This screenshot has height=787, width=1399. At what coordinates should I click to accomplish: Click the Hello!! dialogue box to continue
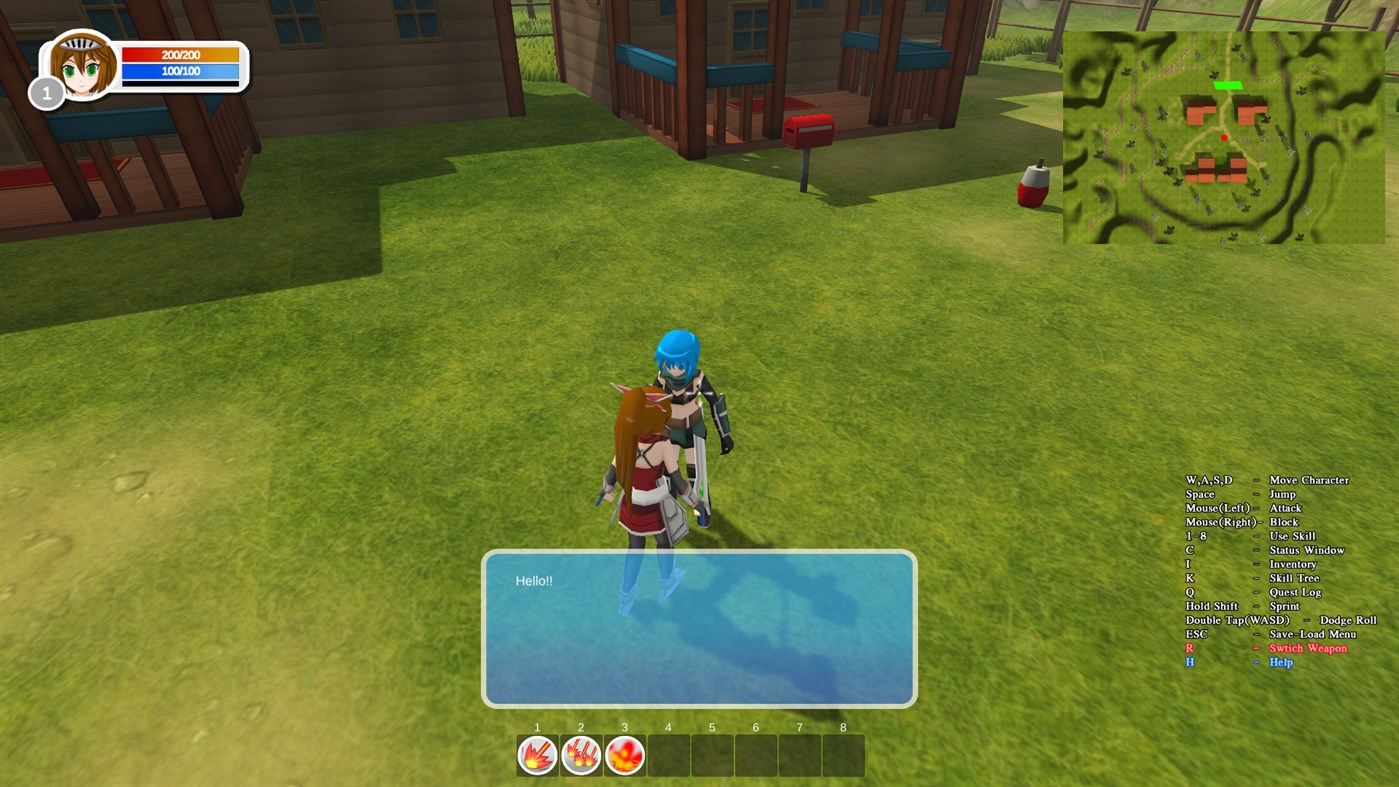[698, 627]
